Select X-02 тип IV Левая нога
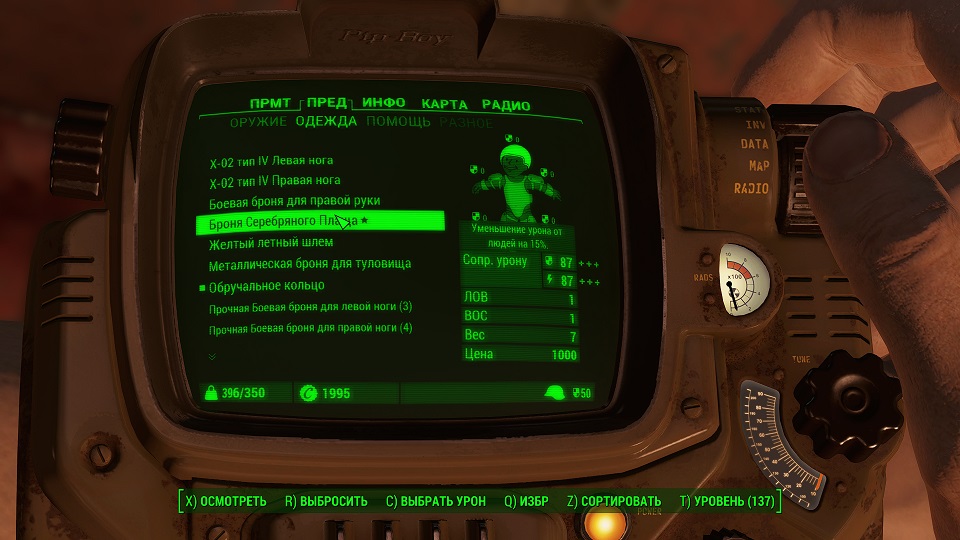The height and width of the screenshot is (540, 960). pyautogui.click(x=271, y=160)
